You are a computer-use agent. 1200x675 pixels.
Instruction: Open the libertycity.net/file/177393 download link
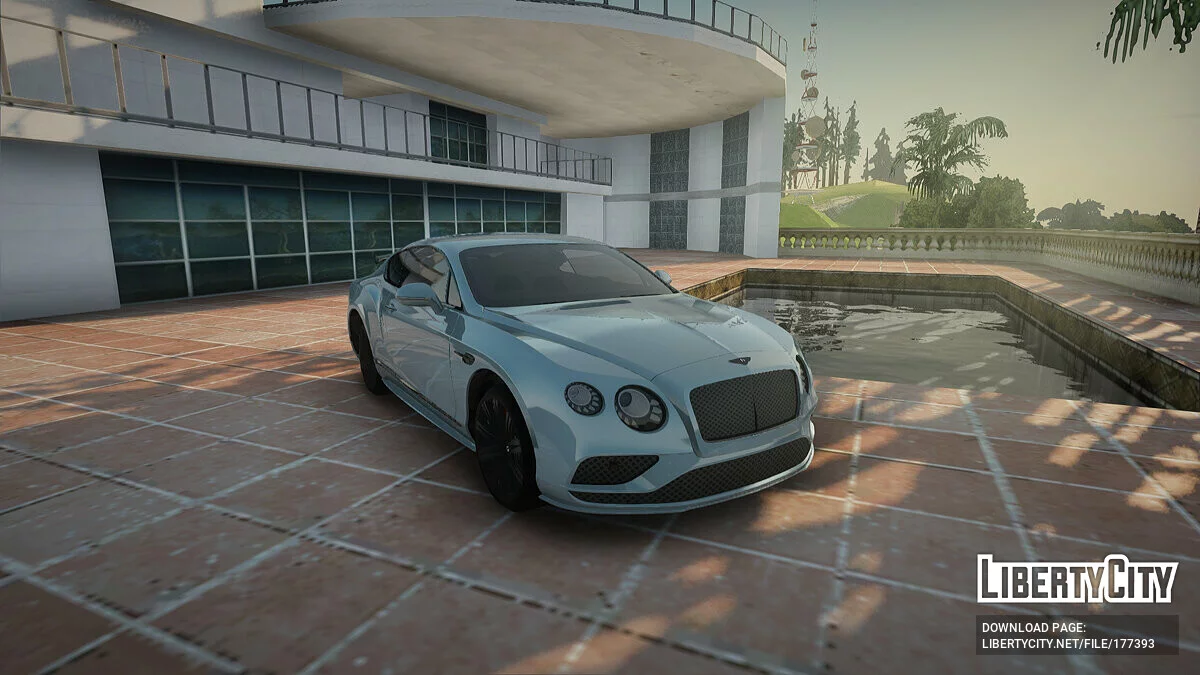(1068, 645)
